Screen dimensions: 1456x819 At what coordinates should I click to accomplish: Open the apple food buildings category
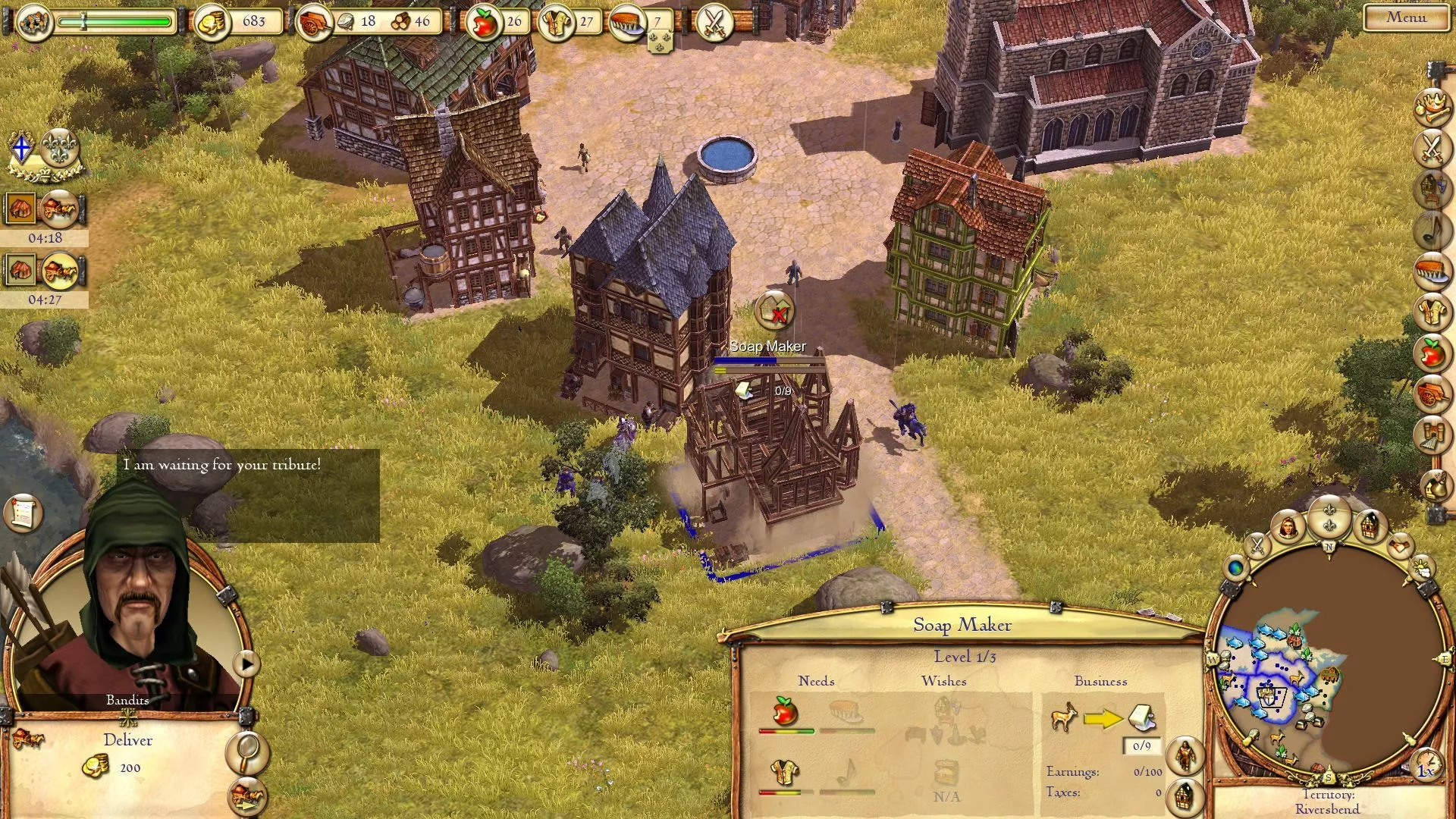click(1431, 353)
